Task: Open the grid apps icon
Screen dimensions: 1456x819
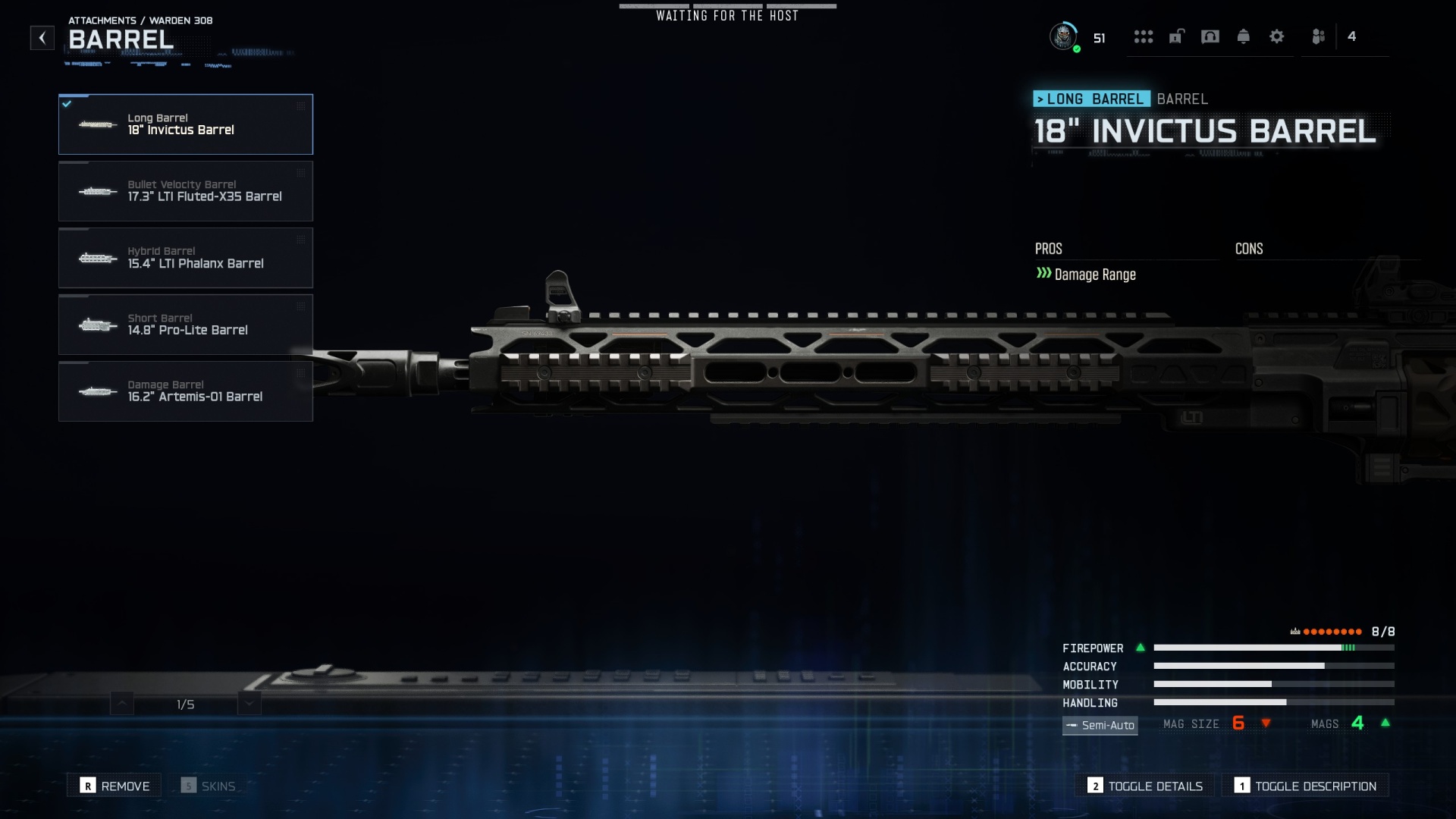Action: point(1144,36)
